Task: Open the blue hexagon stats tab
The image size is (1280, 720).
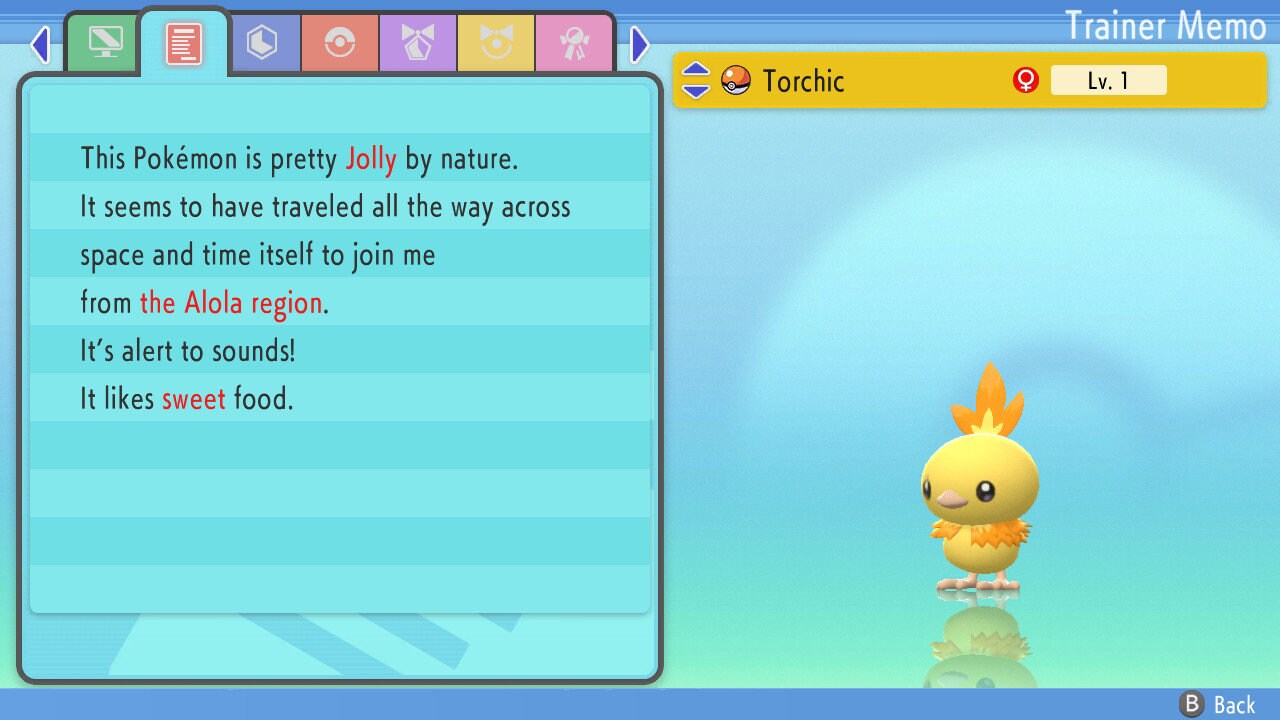Action: coord(262,42)
